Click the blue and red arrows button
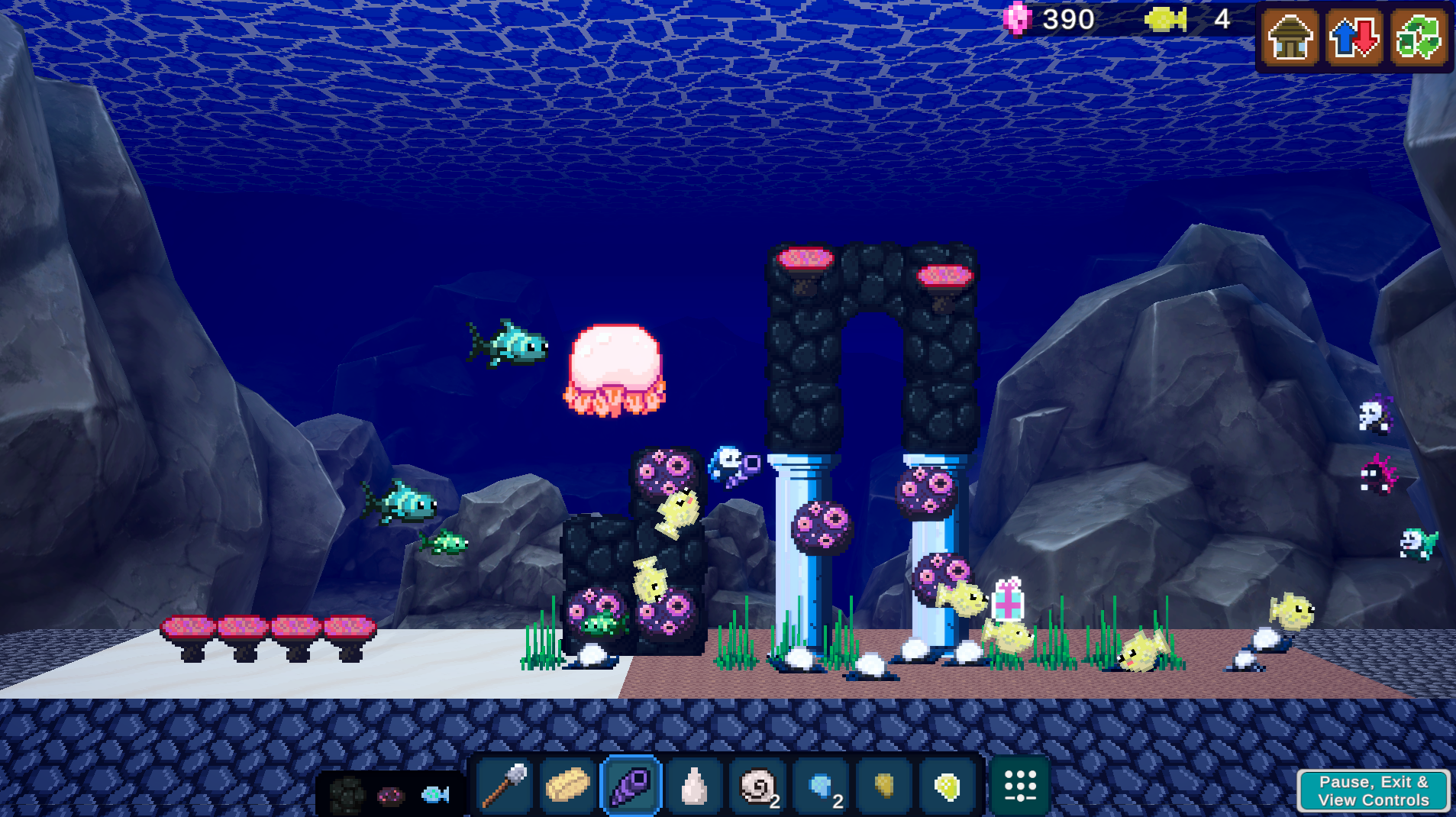This screenshot has width=1456, height=817. tap(1354, 37)
